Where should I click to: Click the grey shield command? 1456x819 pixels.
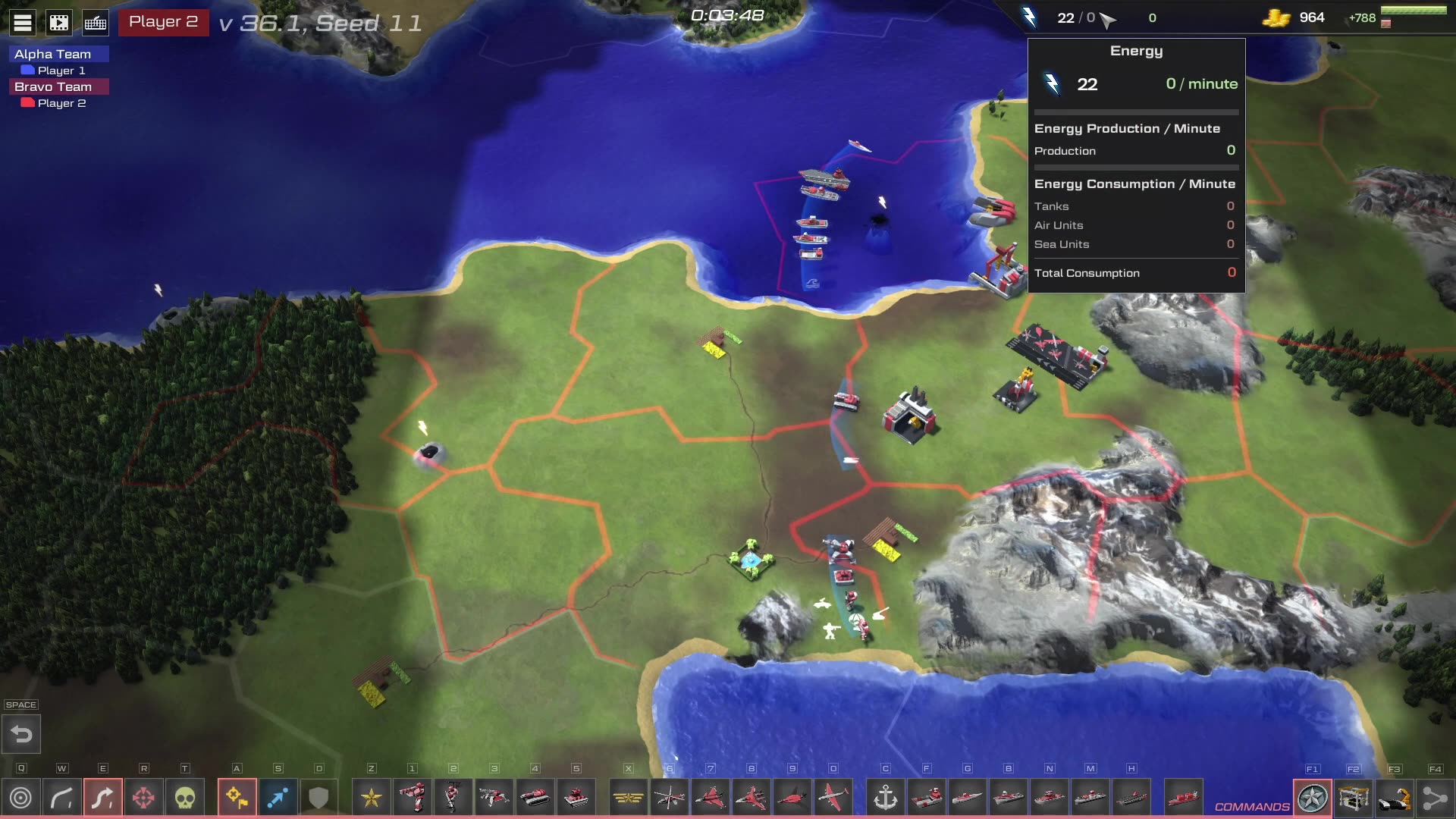pos(318,798)
